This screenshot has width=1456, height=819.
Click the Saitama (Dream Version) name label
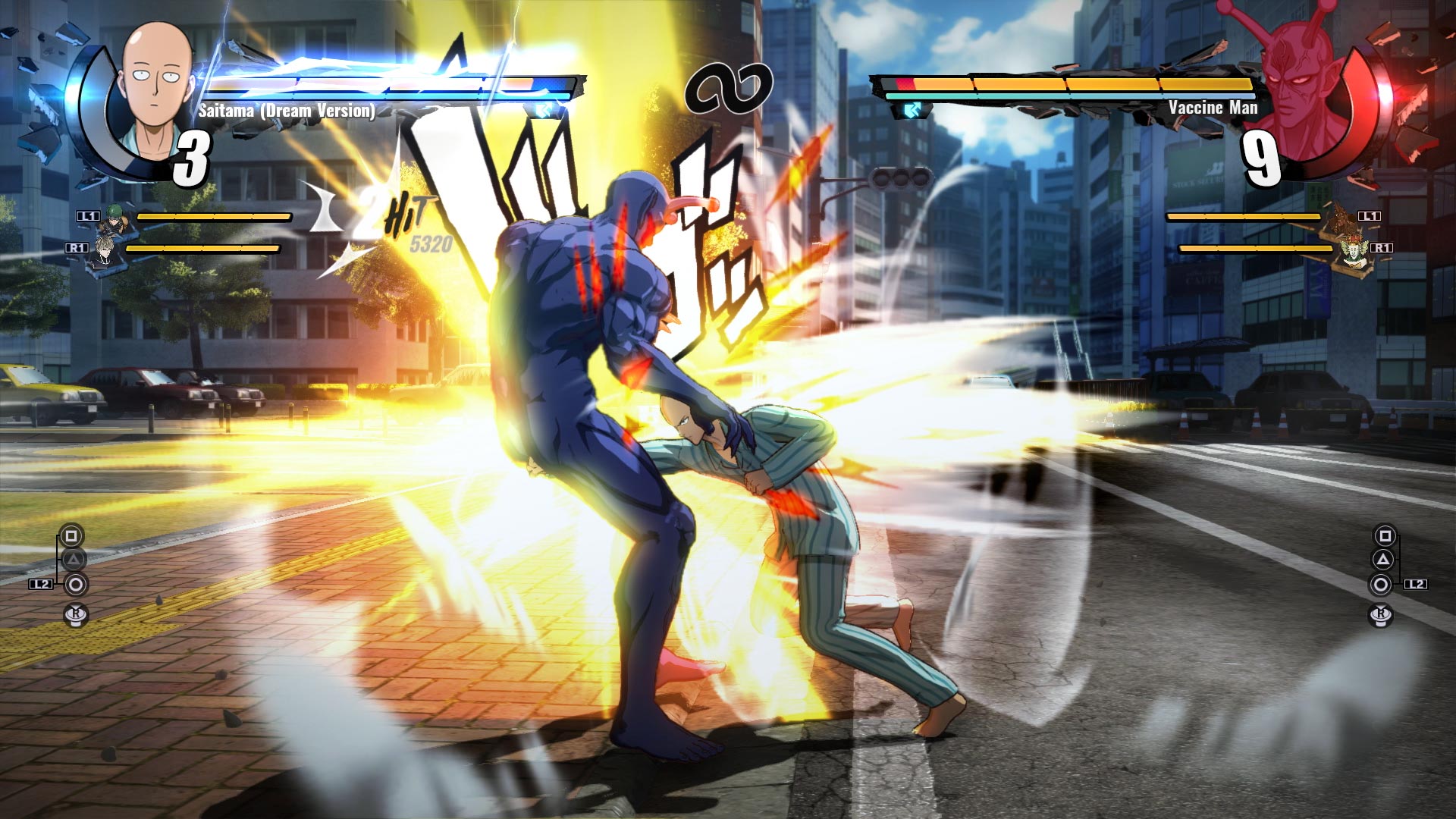click(x=287, y=111)
